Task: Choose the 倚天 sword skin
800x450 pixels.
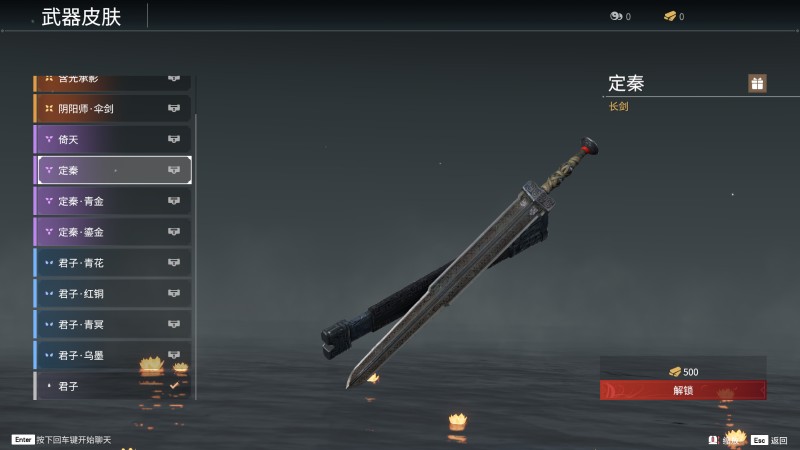Action: [x=112, y=139]
